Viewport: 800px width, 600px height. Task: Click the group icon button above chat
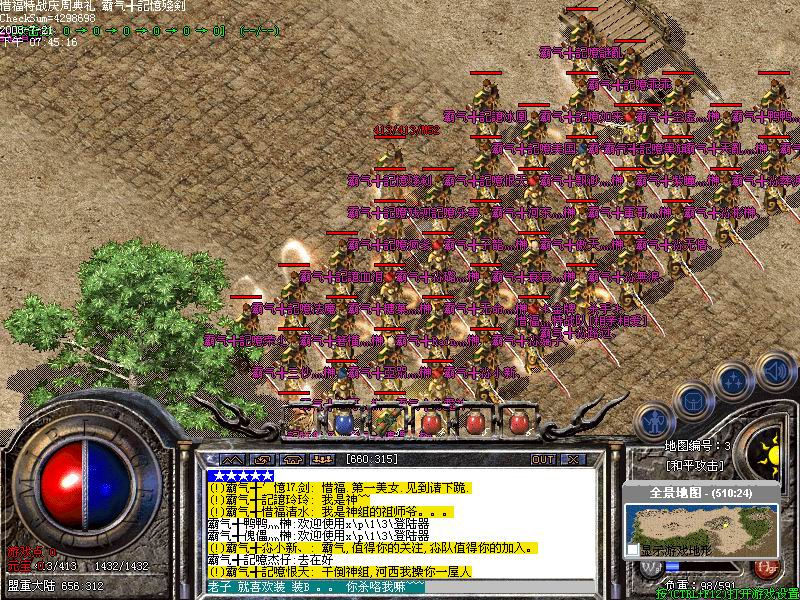(x=322, y=459)
